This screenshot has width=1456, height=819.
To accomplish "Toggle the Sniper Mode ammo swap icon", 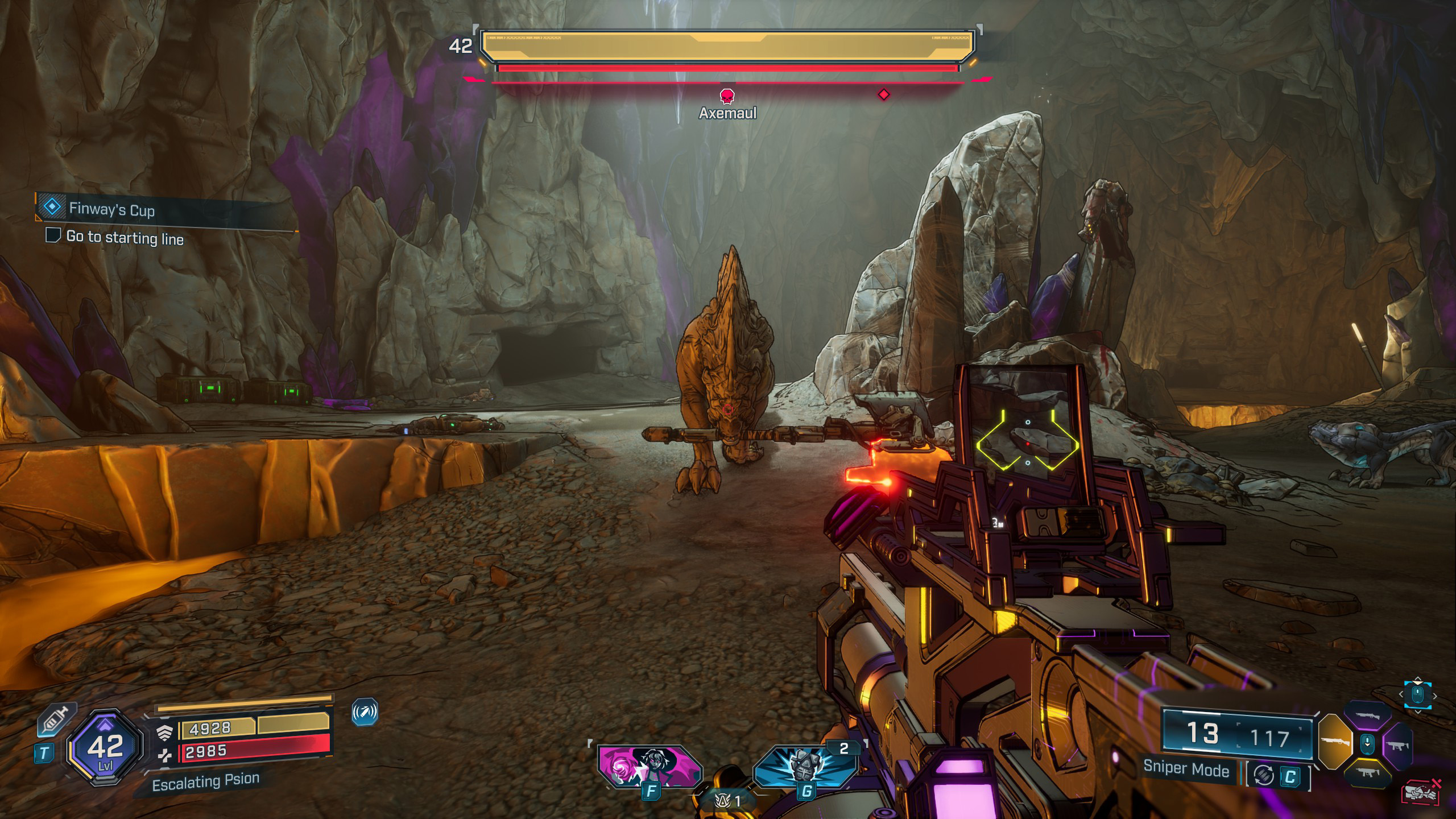I will pos(1264,776).
